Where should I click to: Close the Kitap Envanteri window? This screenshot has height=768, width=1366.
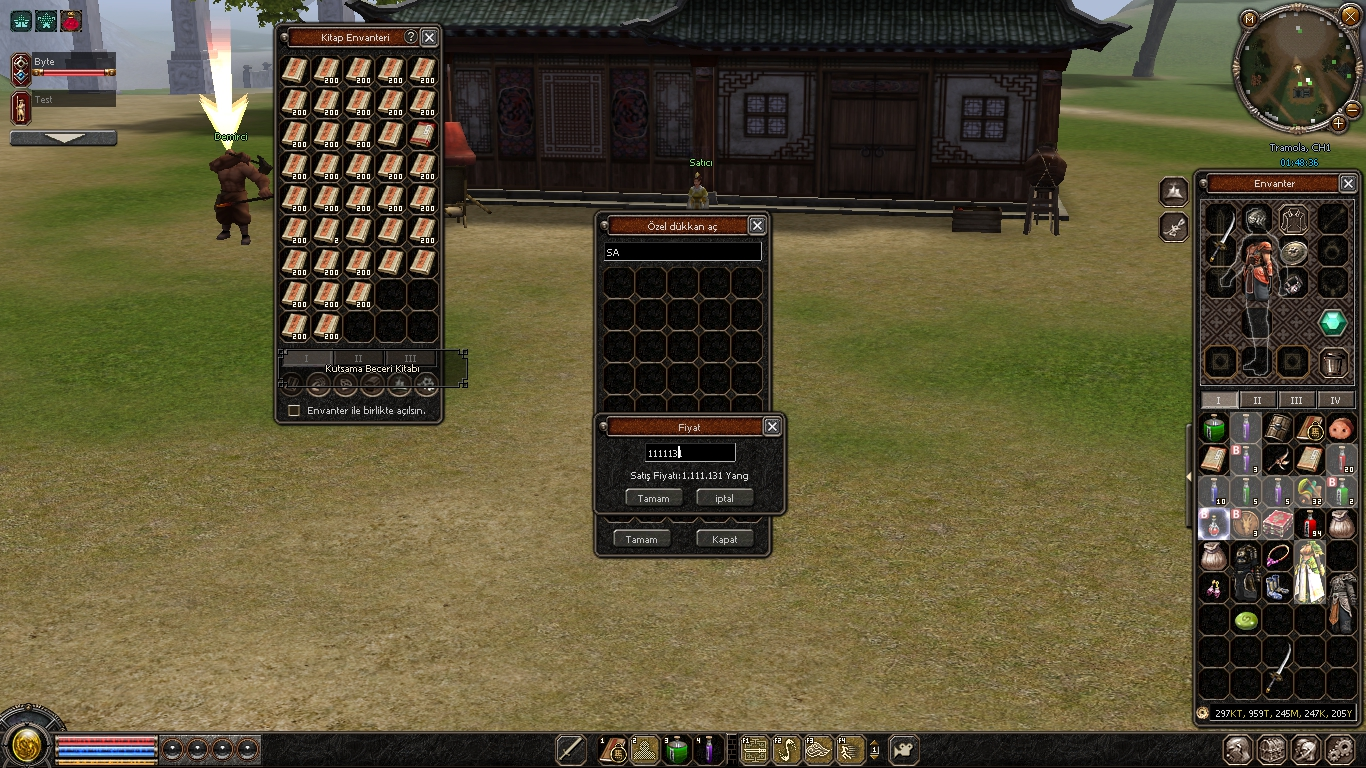tap(429, 37)
